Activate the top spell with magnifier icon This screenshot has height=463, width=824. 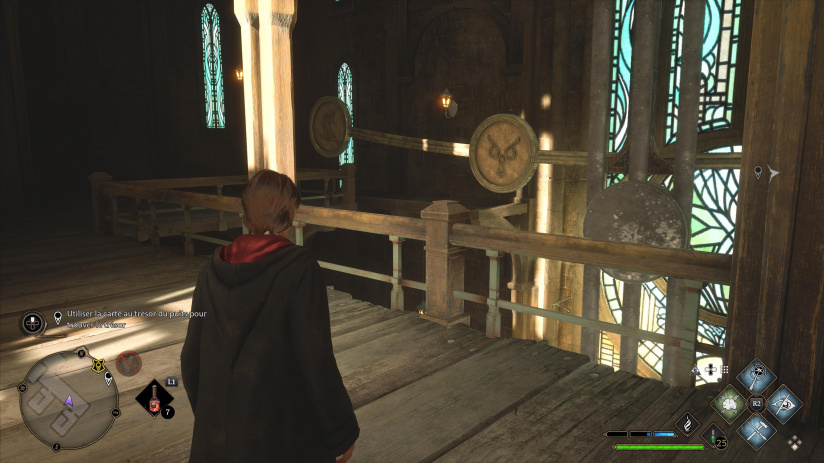point(757,377)
